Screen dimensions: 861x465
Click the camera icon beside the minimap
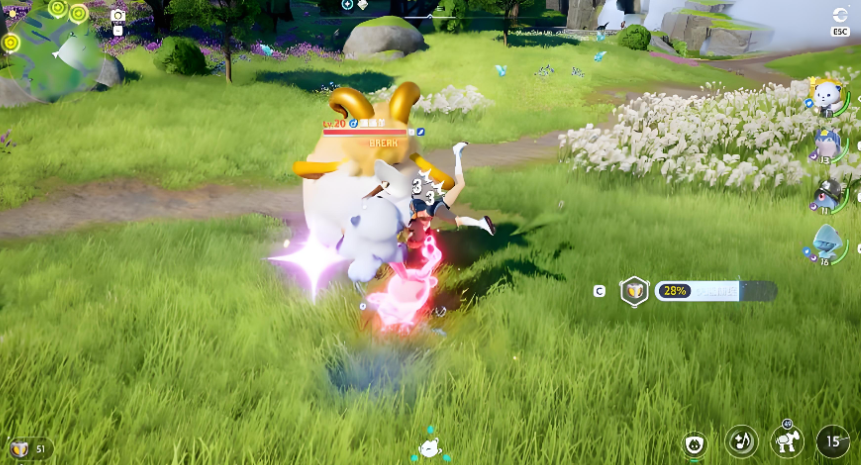pos(118,15)
